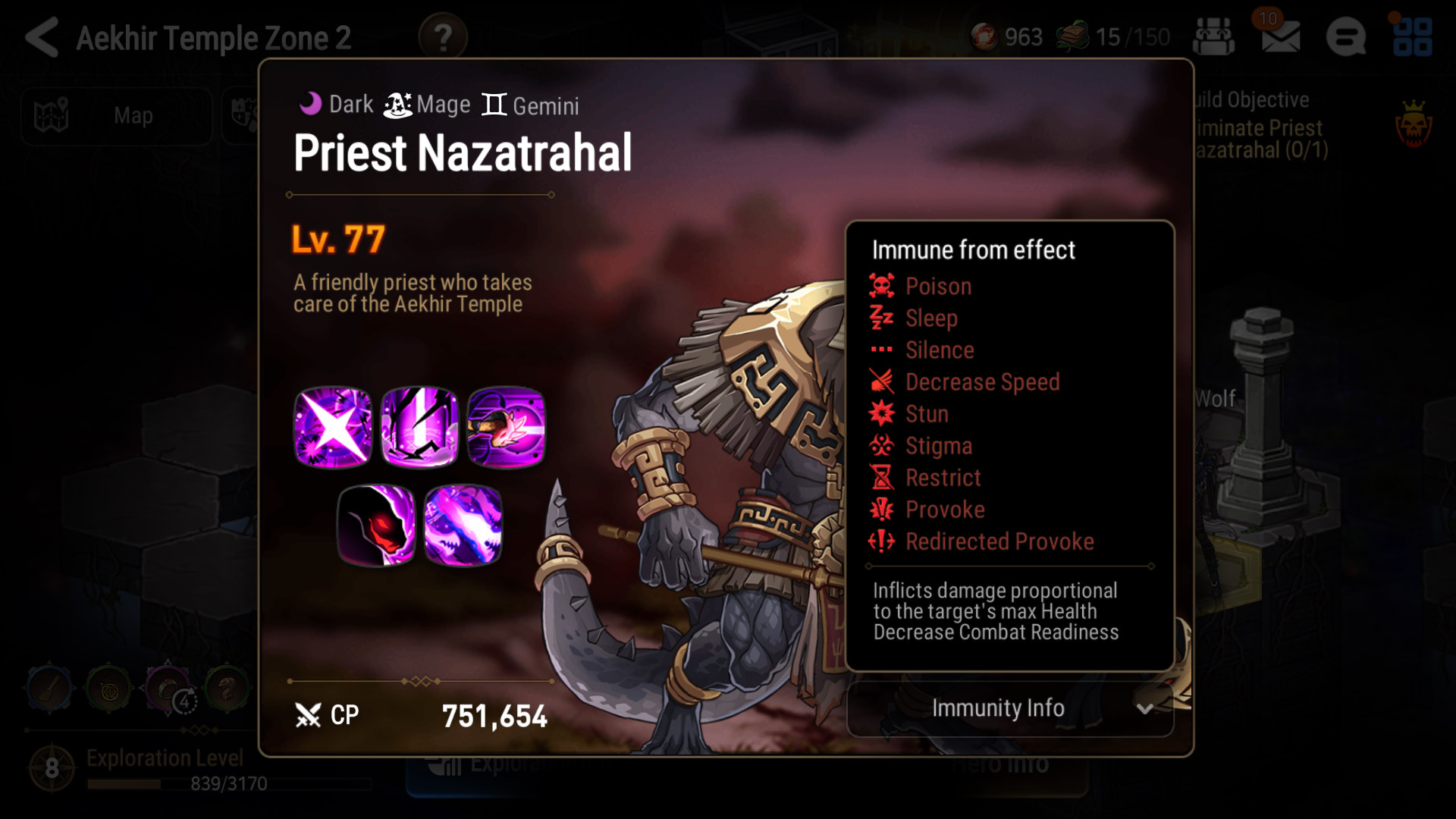Open the Map button

point(117,116)
